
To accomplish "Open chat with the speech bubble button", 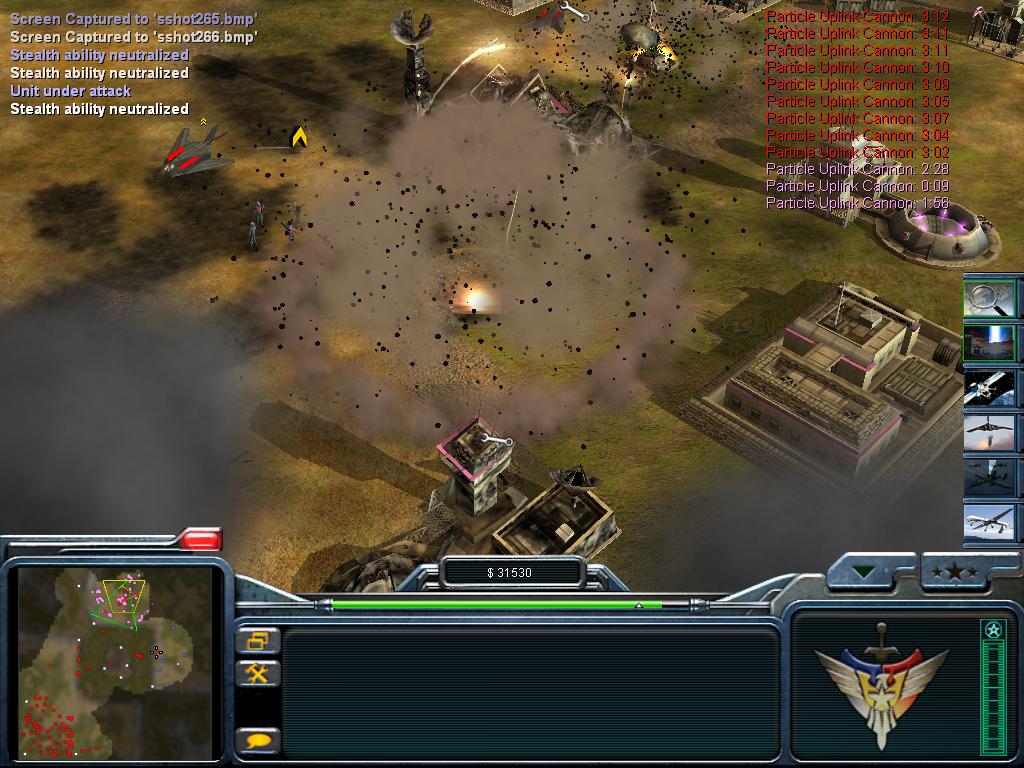I will pyautogui.click(x=258, y=741).
